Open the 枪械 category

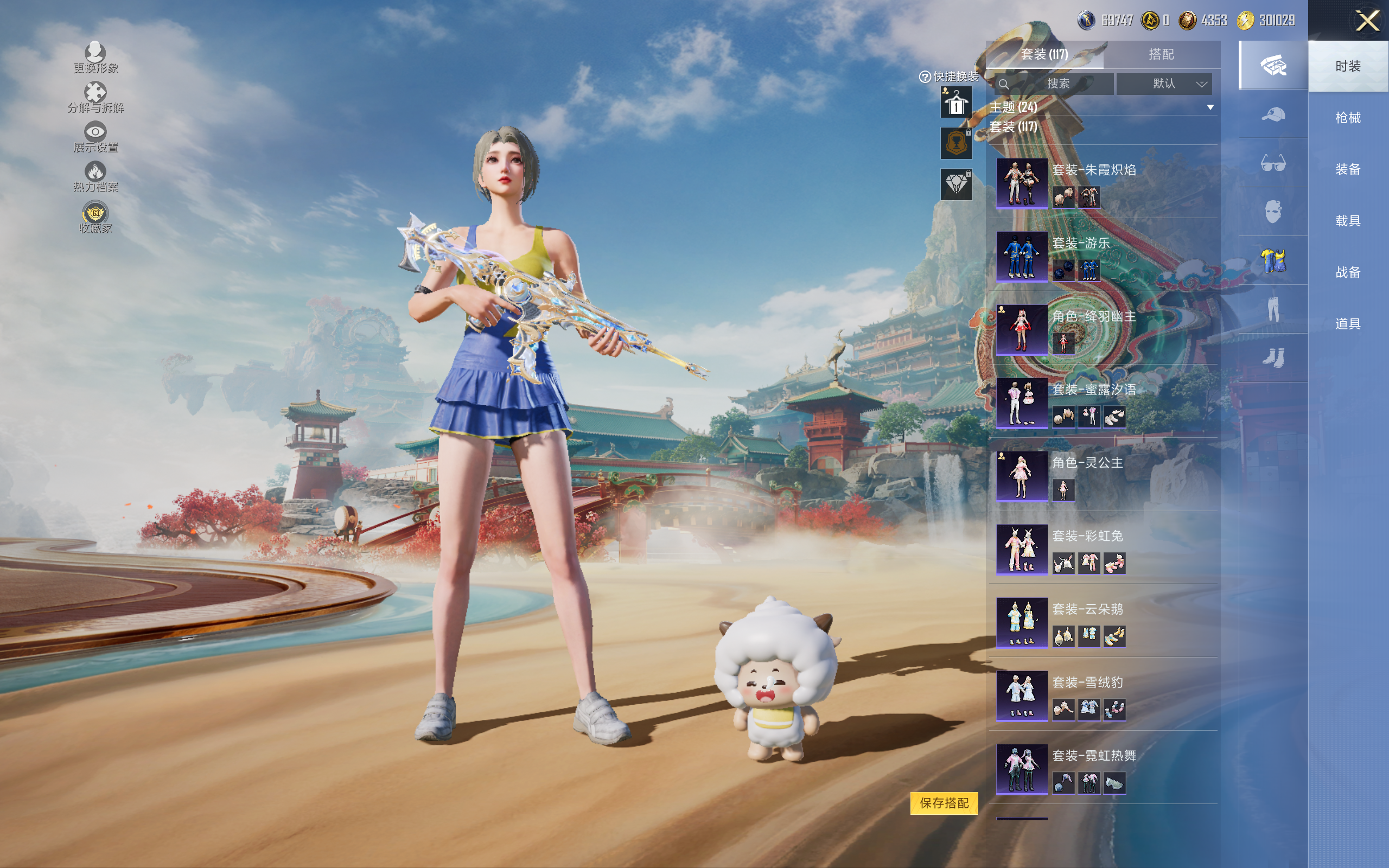click(1347, 118)
